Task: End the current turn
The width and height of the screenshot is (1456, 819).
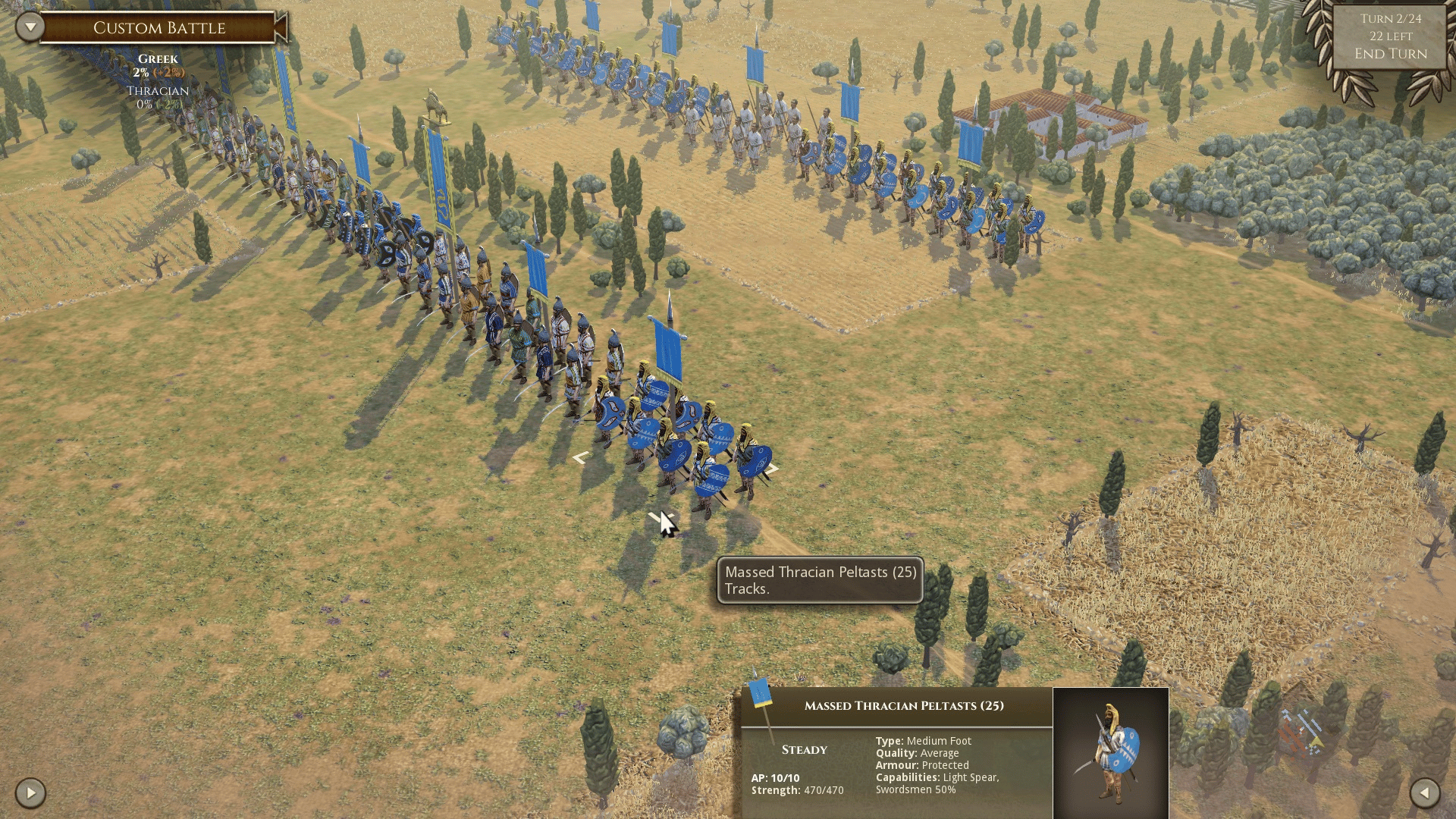Action: 1391,54
